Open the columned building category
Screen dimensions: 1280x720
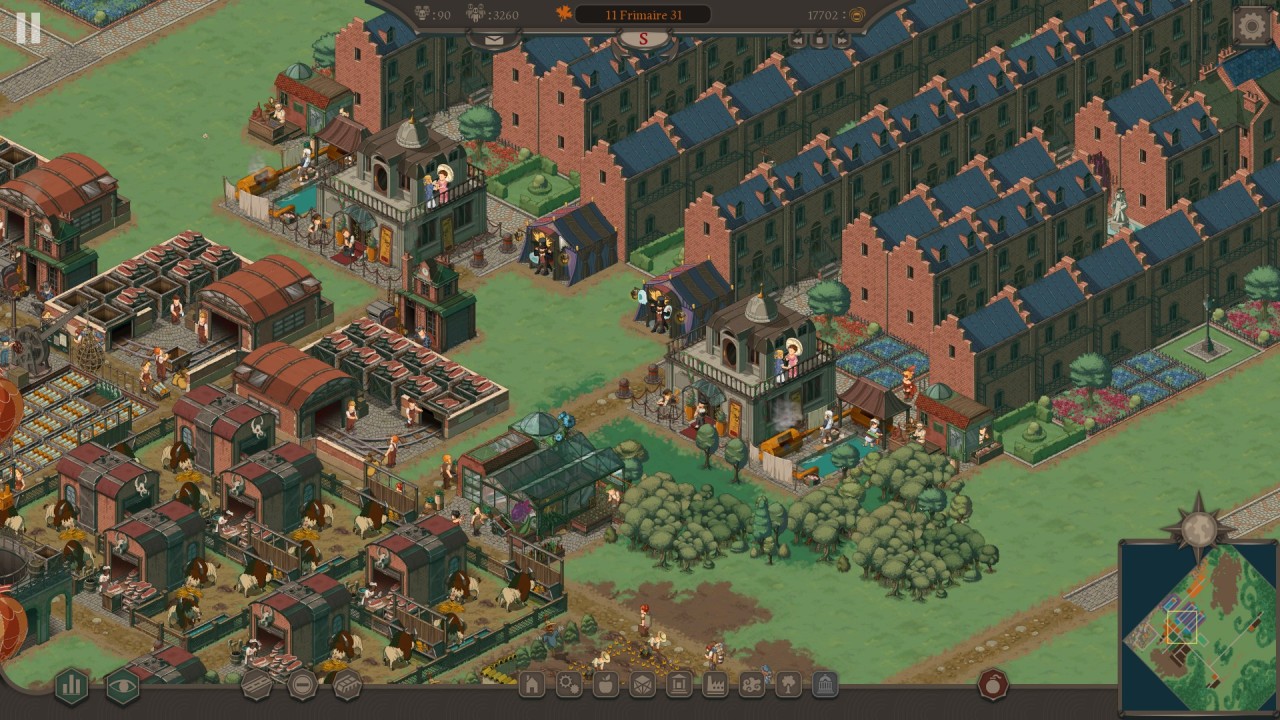tap(679, 685)
